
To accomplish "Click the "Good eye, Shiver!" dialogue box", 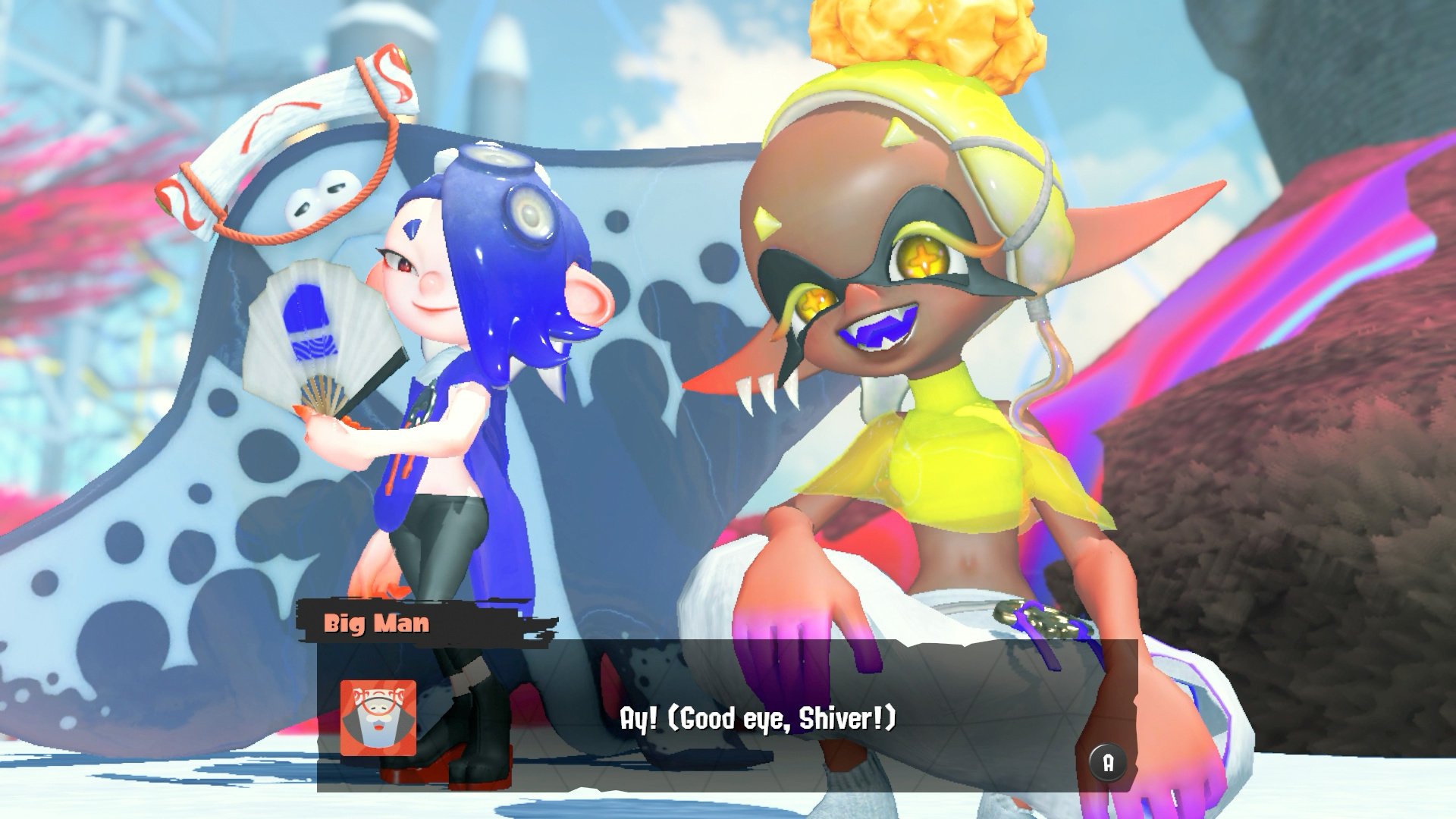I will tap(757, 717).
